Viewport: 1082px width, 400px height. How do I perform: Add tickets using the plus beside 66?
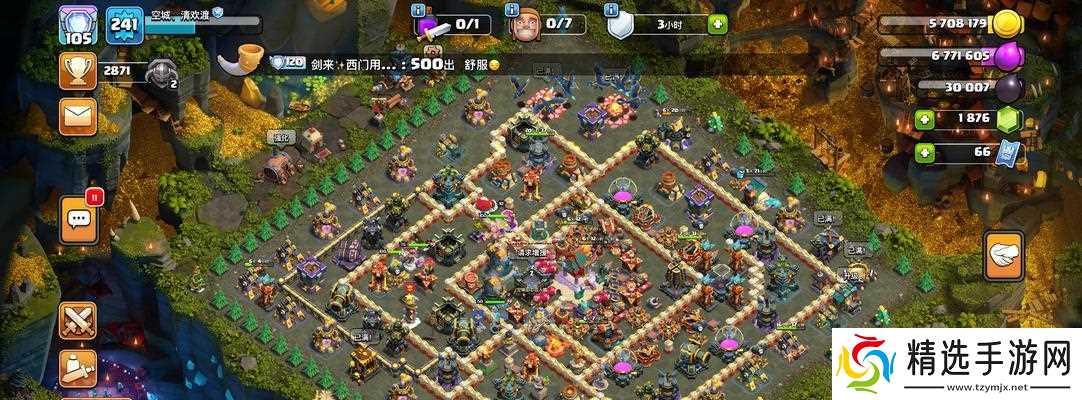pos(924,153)
